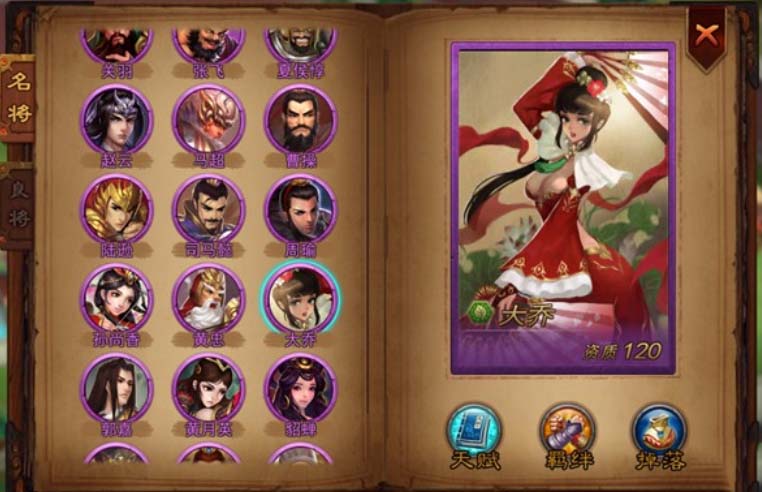Switch to the 名将 tab
762x492 pixels.
coord(19,98)
